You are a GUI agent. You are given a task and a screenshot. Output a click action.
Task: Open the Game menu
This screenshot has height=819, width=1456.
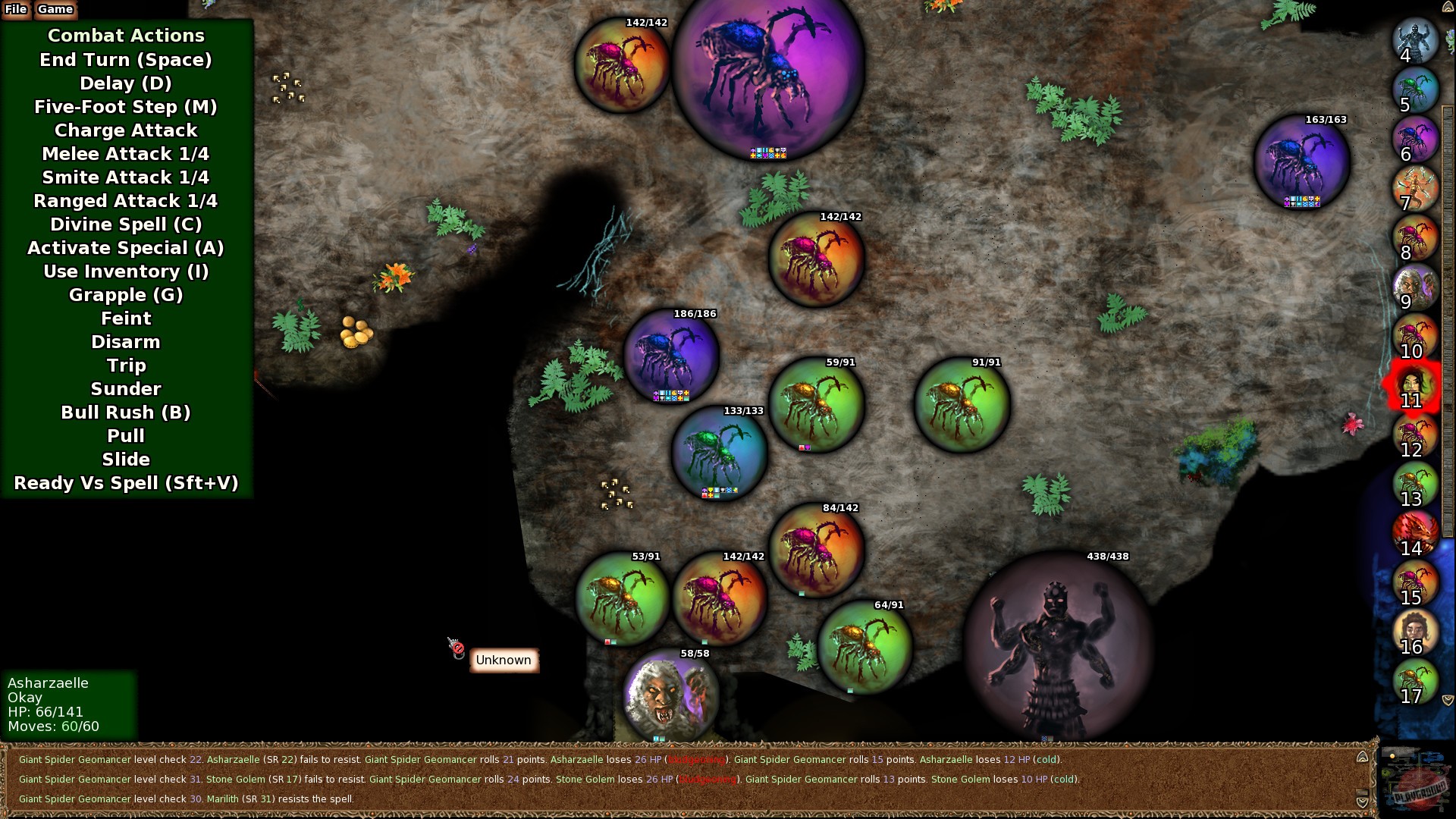pos(55,9)
